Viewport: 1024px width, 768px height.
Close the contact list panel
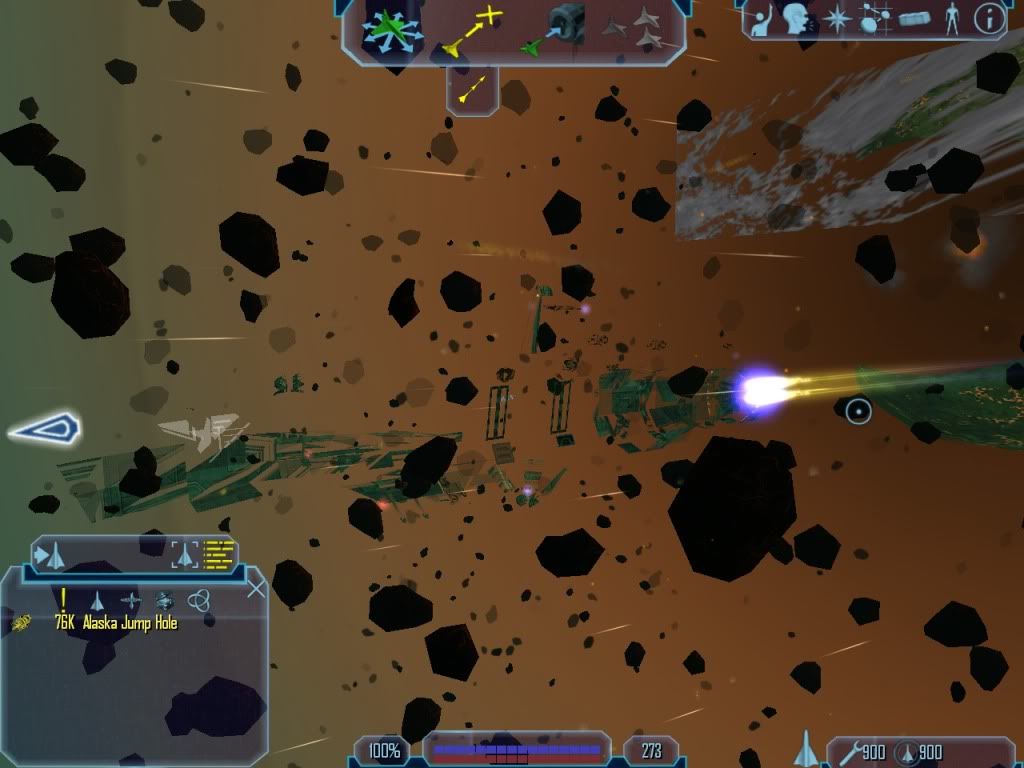pyautogui.click(x=256, y=589)
